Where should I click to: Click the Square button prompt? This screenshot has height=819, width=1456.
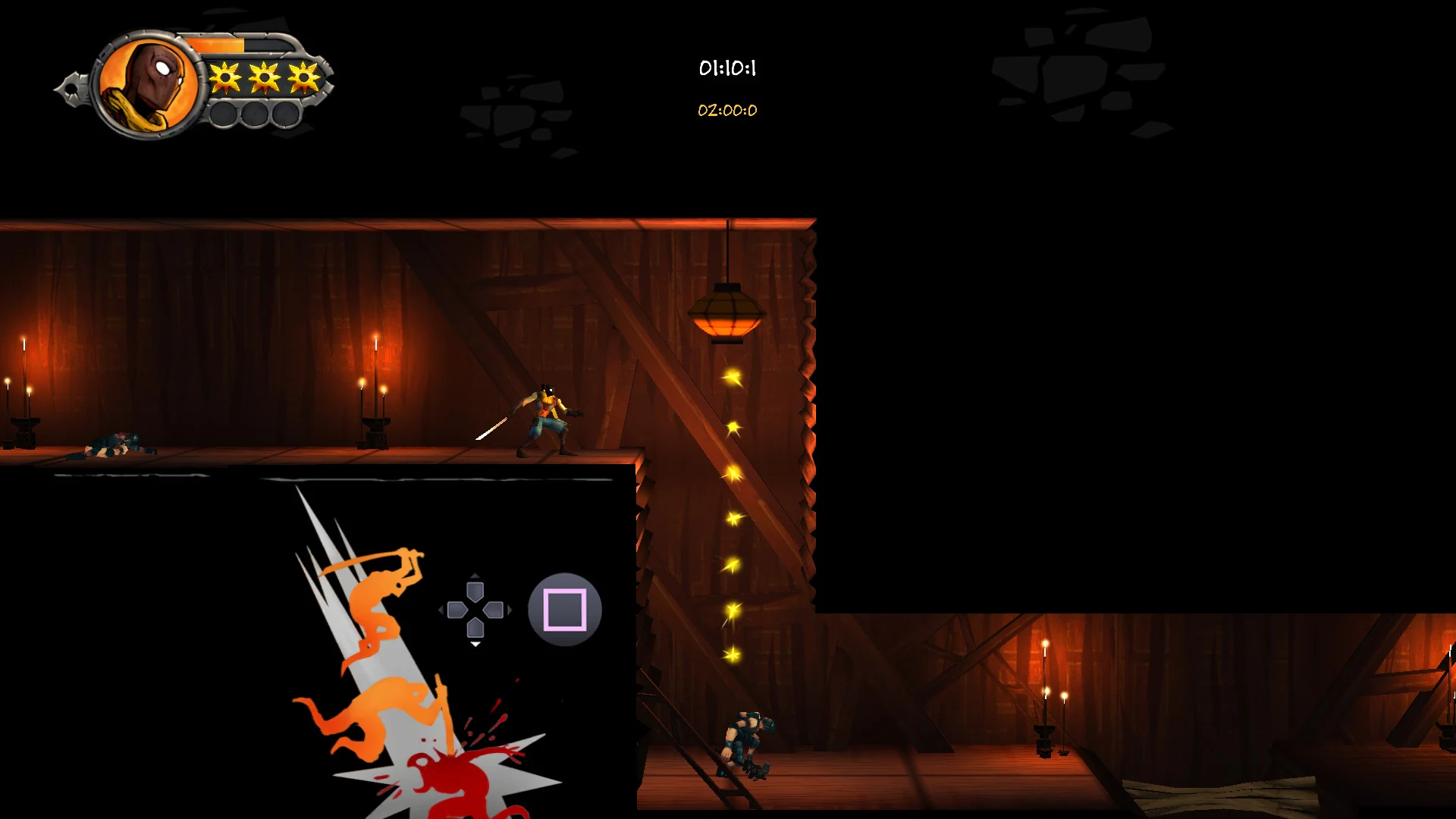point(564,610)
